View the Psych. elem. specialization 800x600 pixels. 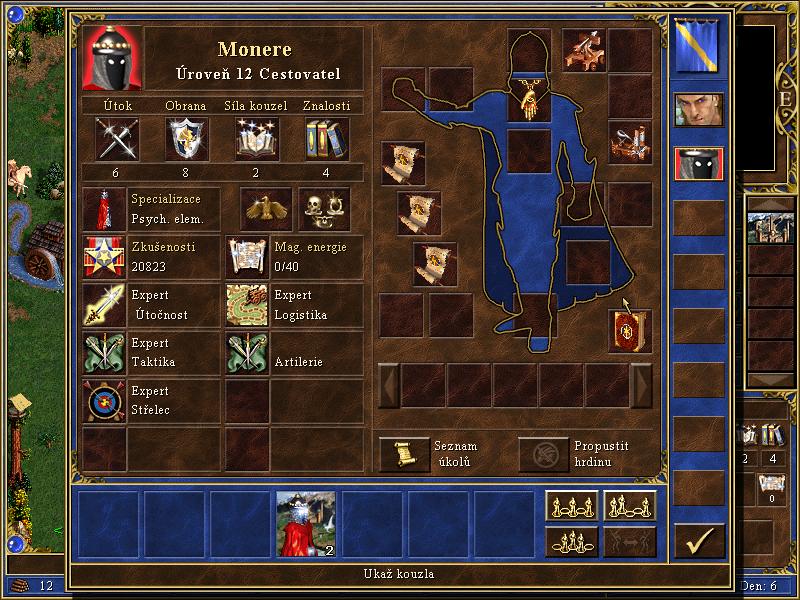pyautogui.click(x=104, y=209)
